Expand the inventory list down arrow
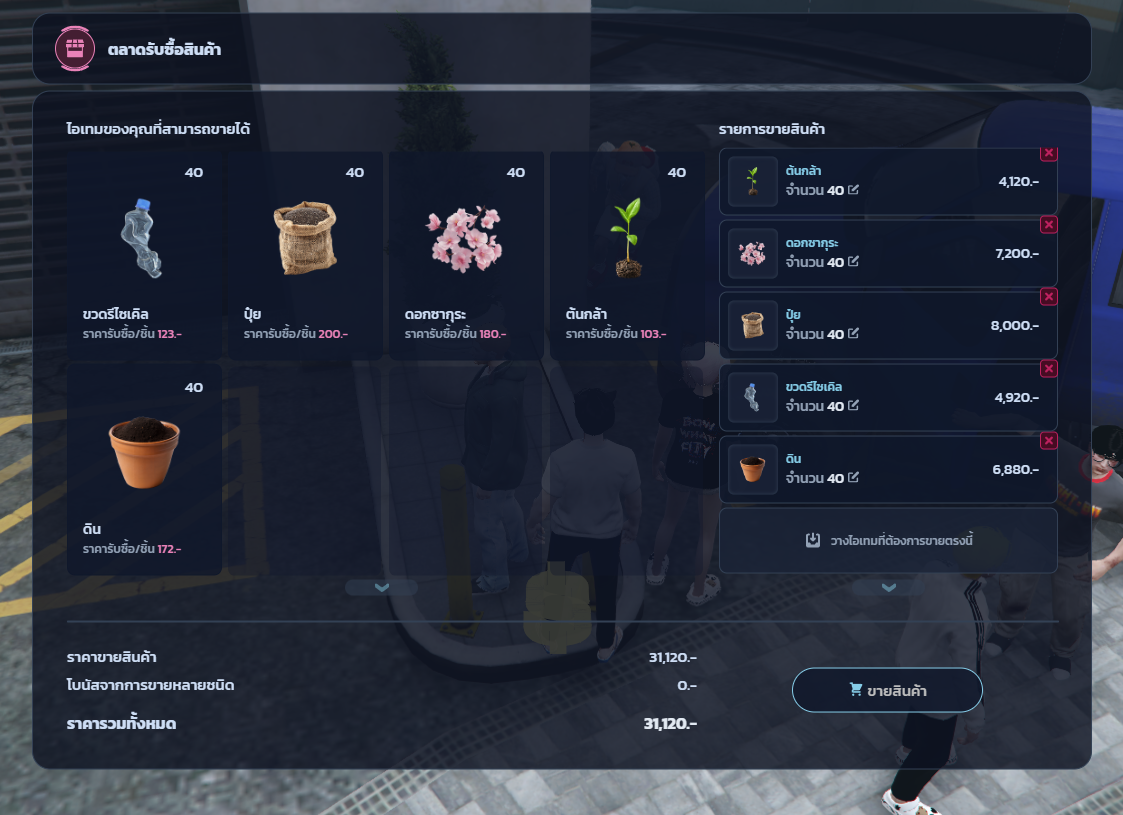1123x815 pixels. (x=381, y=588)
